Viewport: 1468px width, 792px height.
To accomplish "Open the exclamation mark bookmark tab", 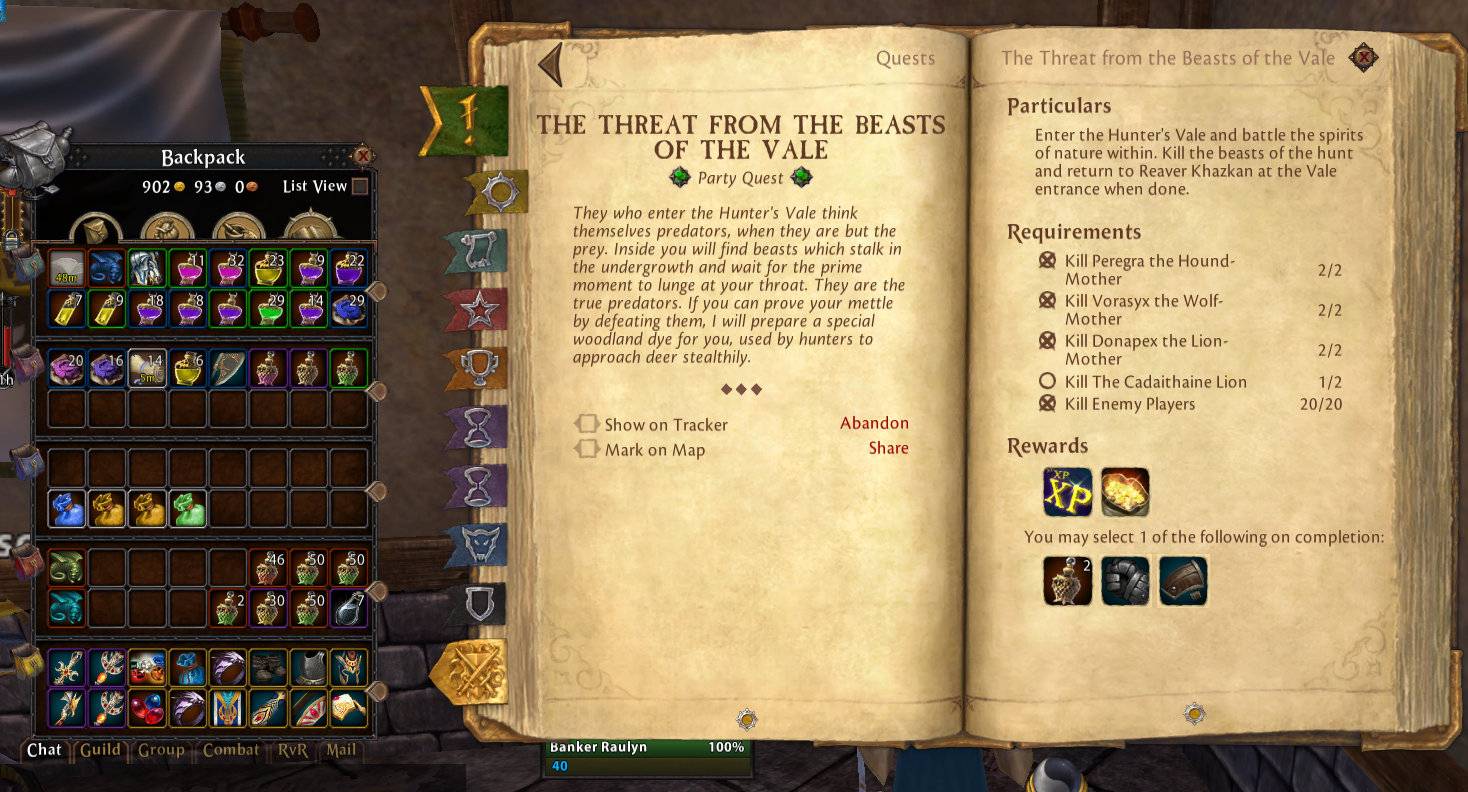I will (466, 120).
